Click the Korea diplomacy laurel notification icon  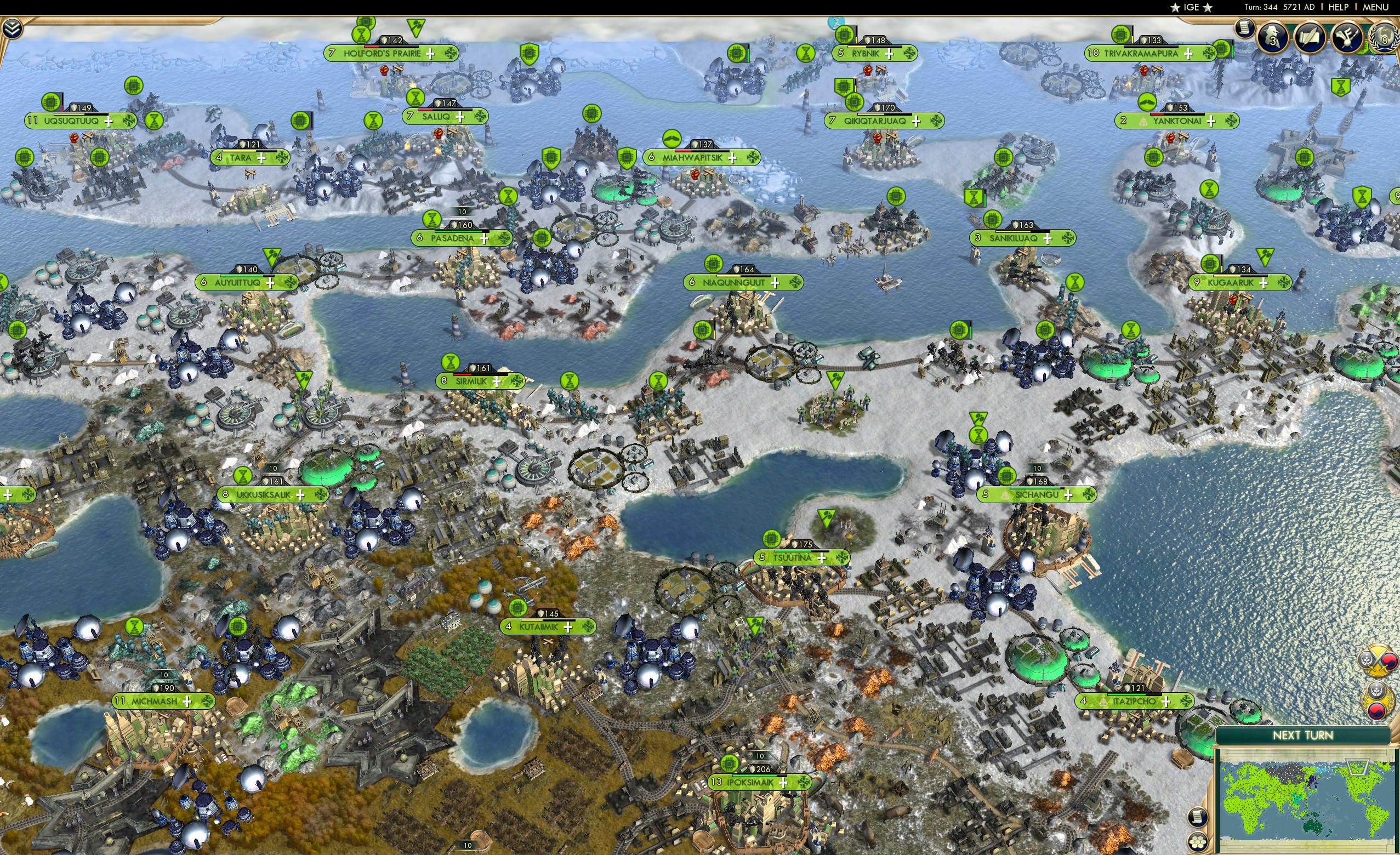pos(1378,700)
